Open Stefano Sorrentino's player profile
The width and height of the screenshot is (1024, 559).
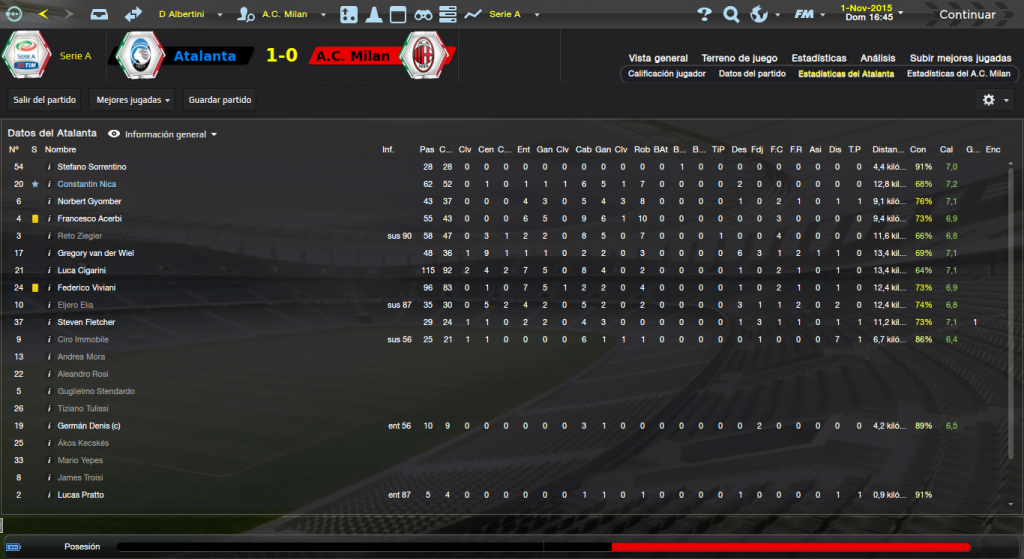[x=92, y=166]
